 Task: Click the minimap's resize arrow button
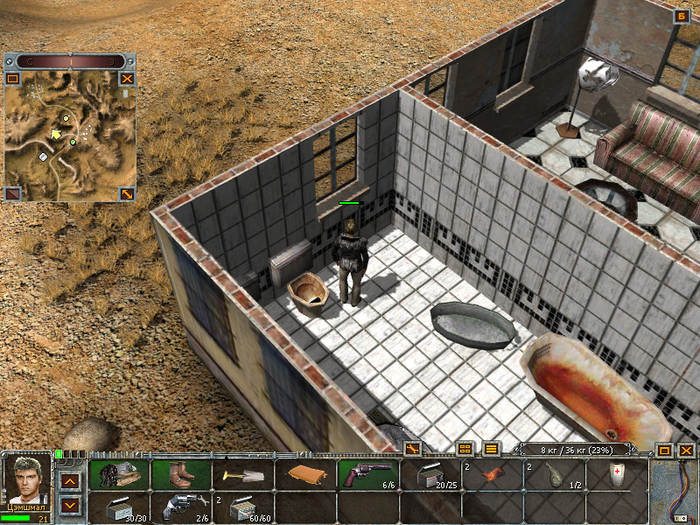[x=127, y=194]
